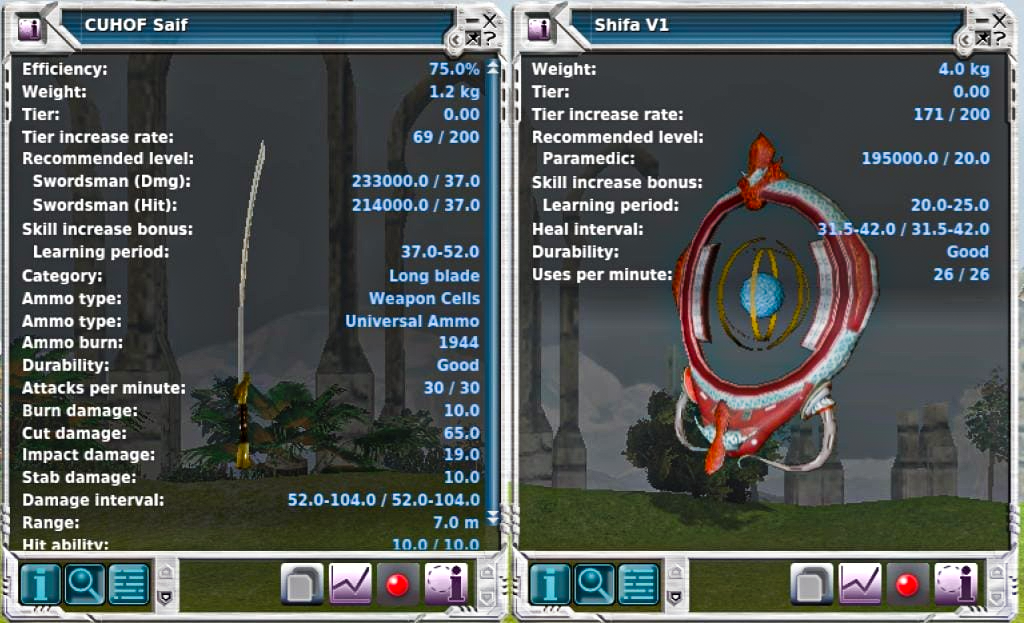Minimize the Shifa V1 window
This screenshot has height=623, width=1024.
click(x=982, y=20)
